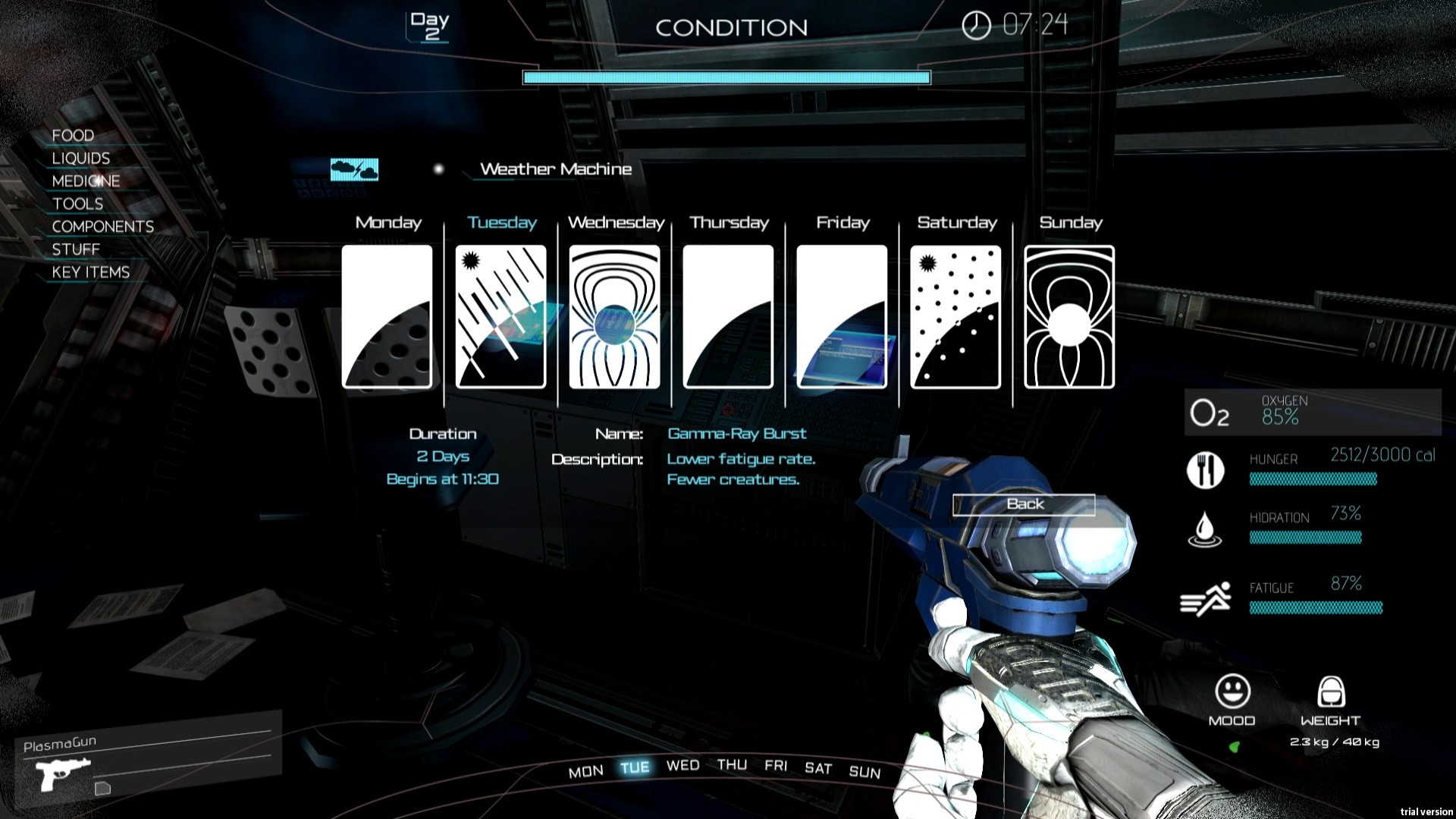Pick Friday's weather card
1456x819 pixels.
[x=842, y=316]
